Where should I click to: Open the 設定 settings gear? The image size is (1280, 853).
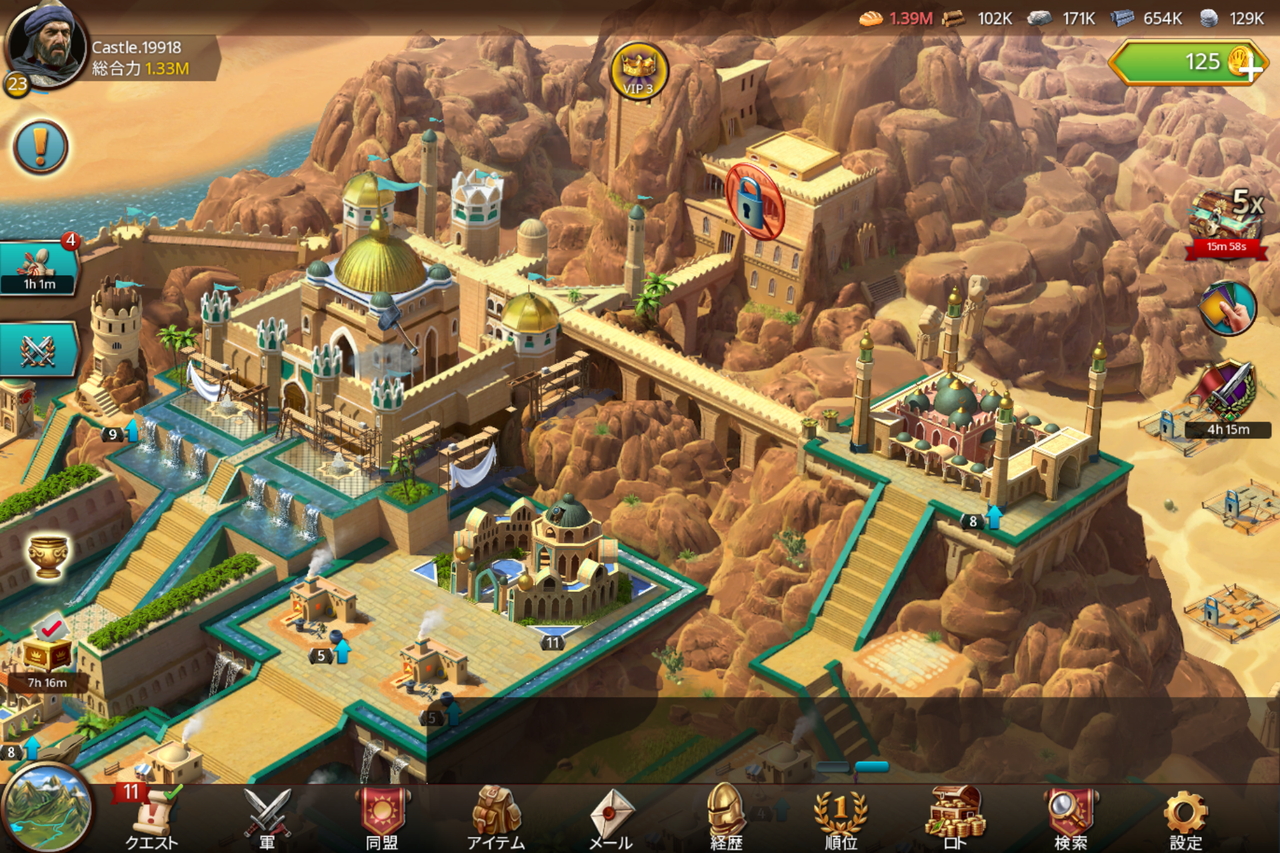1186,816
